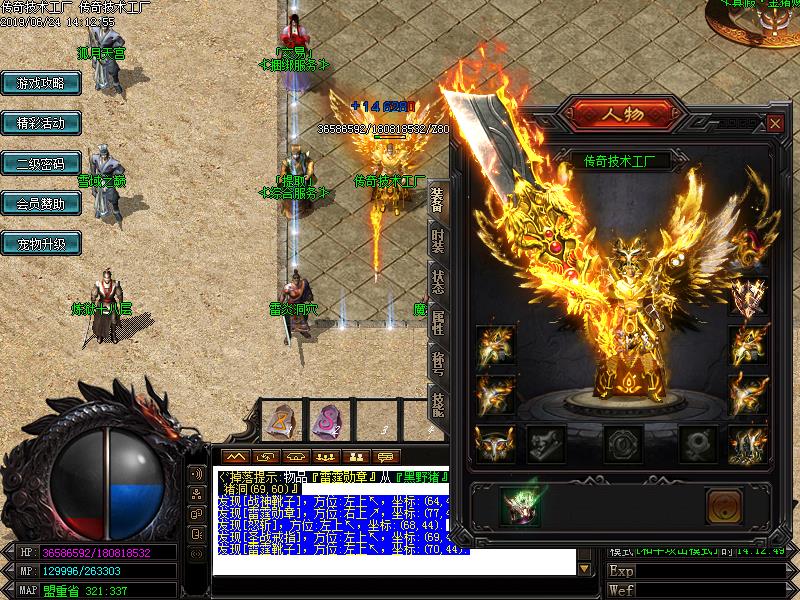Close the 人物 character panel
Viewport: 800px width, 600px height.
point(774,123)
